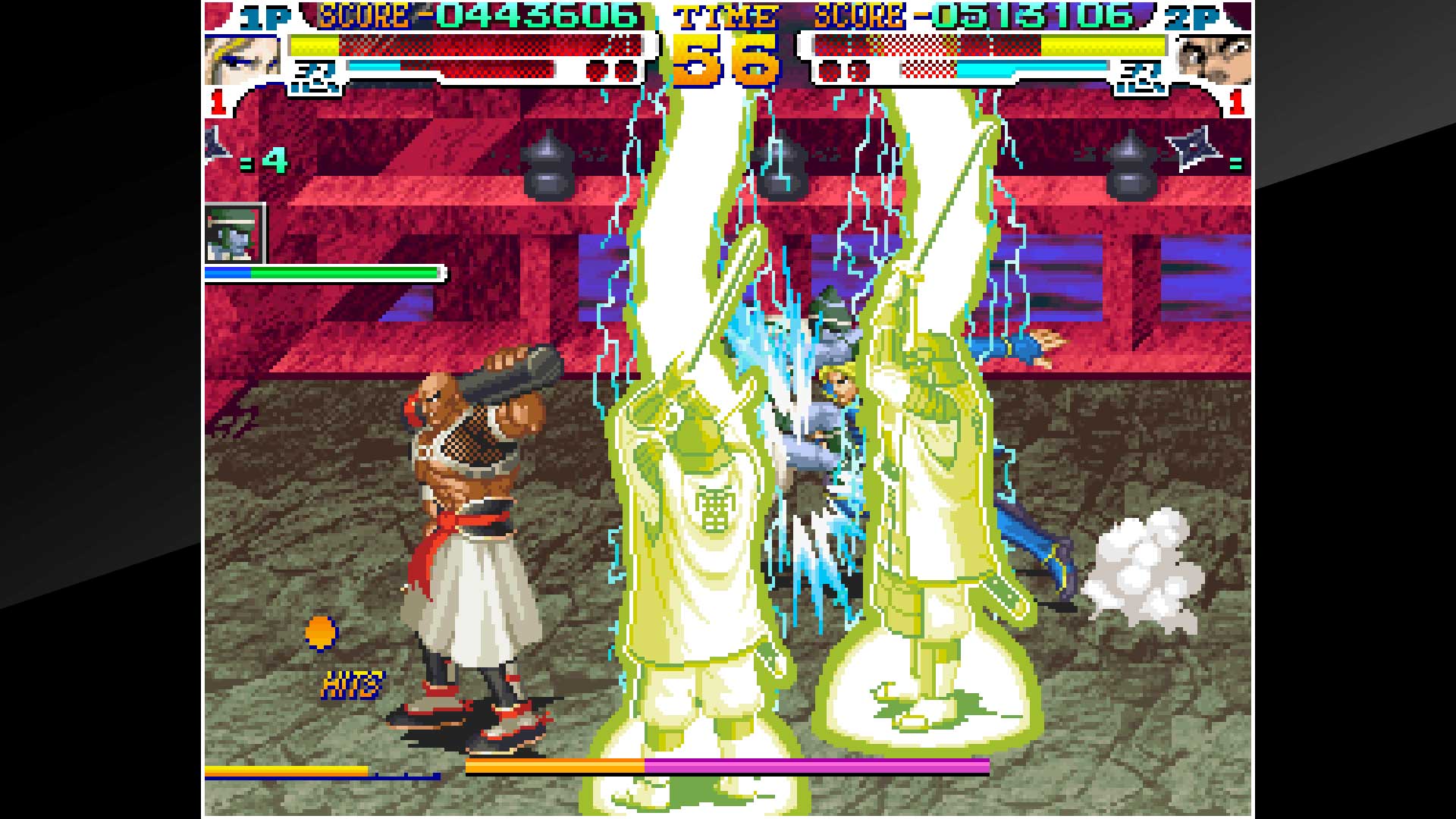The width and height of the screenshot is (1456, 819).
Task: Toggle the left red round-win marker
Action: [x=219, y=101]
